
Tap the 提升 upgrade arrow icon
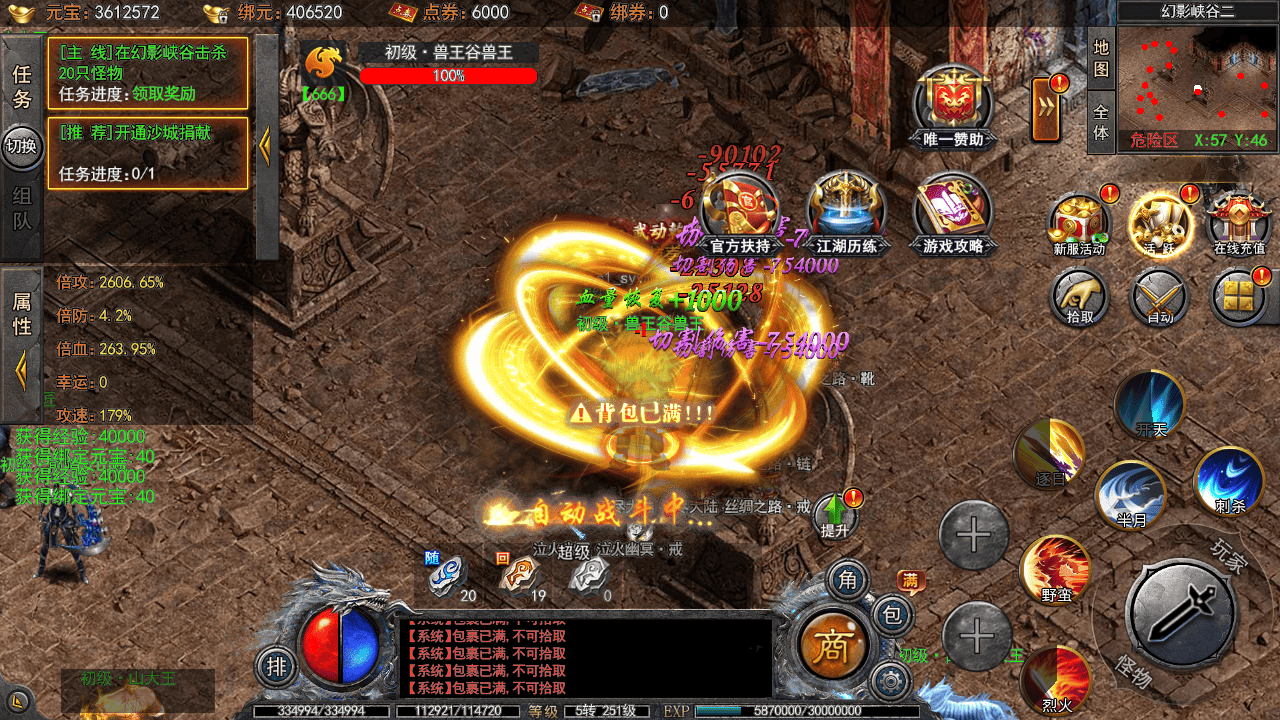[x=835, y=515]
